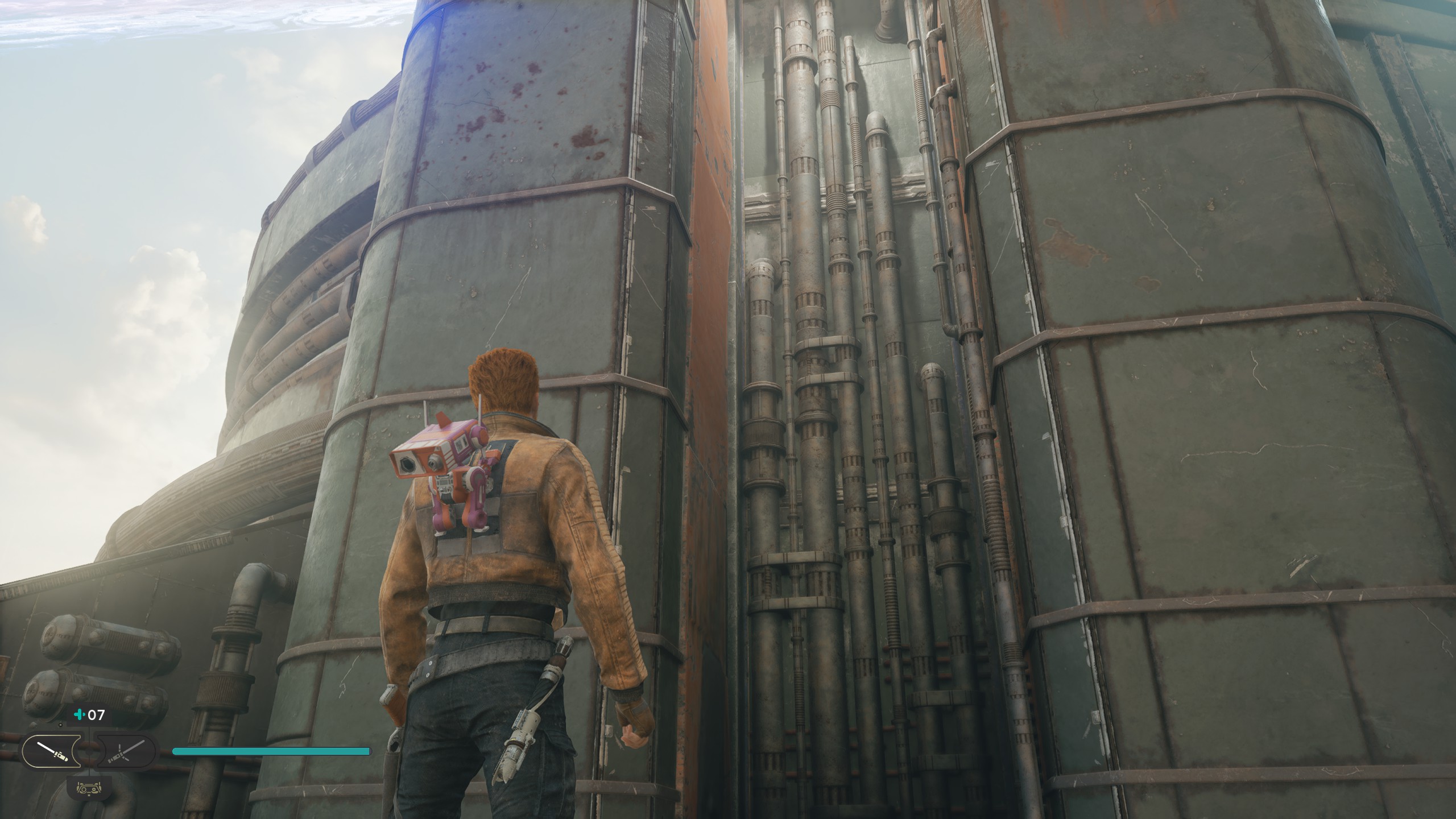Viewport: 1456px width, 819px height.
Task: Use the teal stim canister icon
Action: pos(79,714)
